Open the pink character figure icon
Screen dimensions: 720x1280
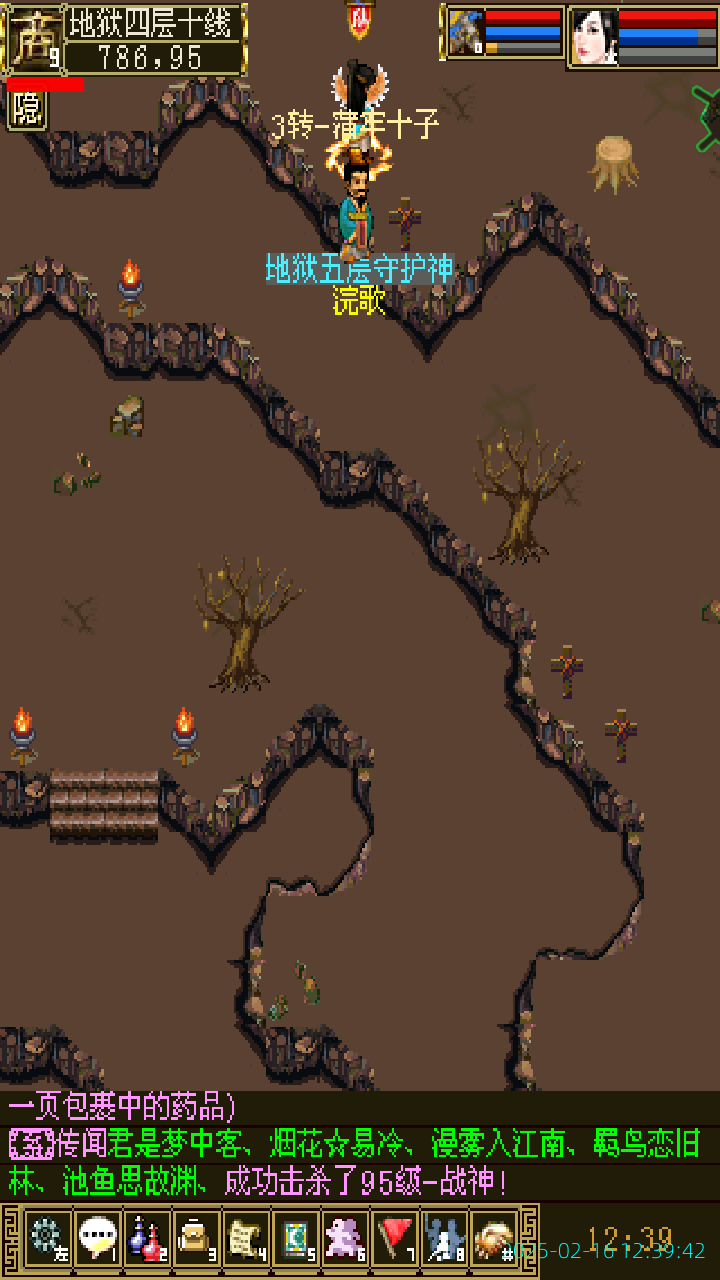pos(345,1238)
